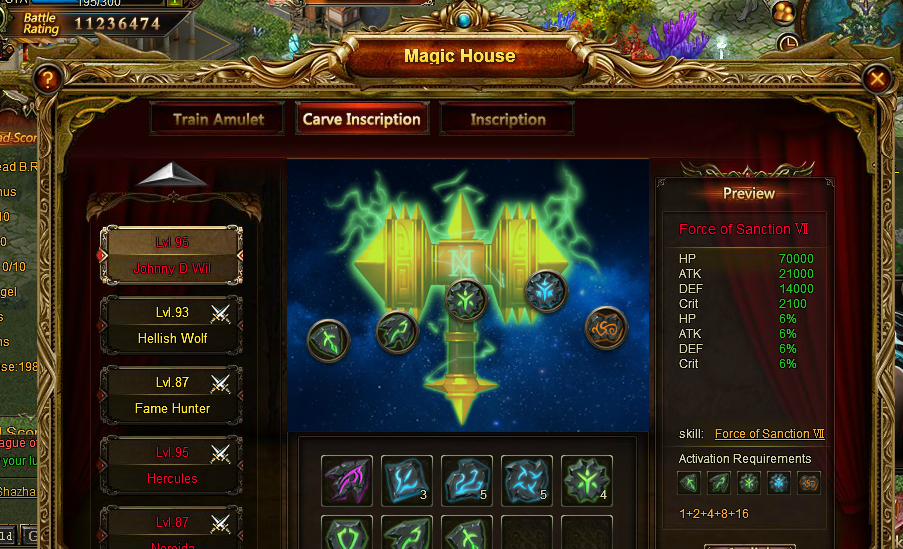Select the Inscription tab
Image resolution: width=903 pixels, height=549 pixels.
coord(507,119)
